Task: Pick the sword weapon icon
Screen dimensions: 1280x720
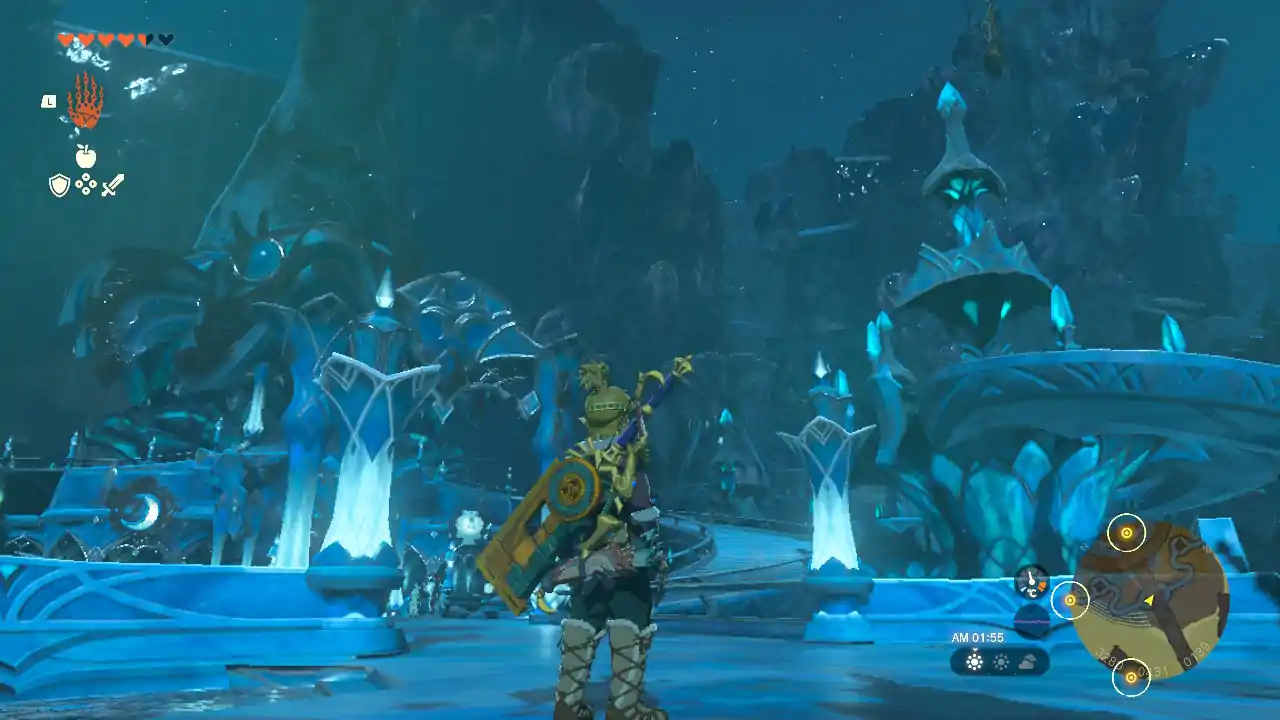Action: tap(112, 185)
